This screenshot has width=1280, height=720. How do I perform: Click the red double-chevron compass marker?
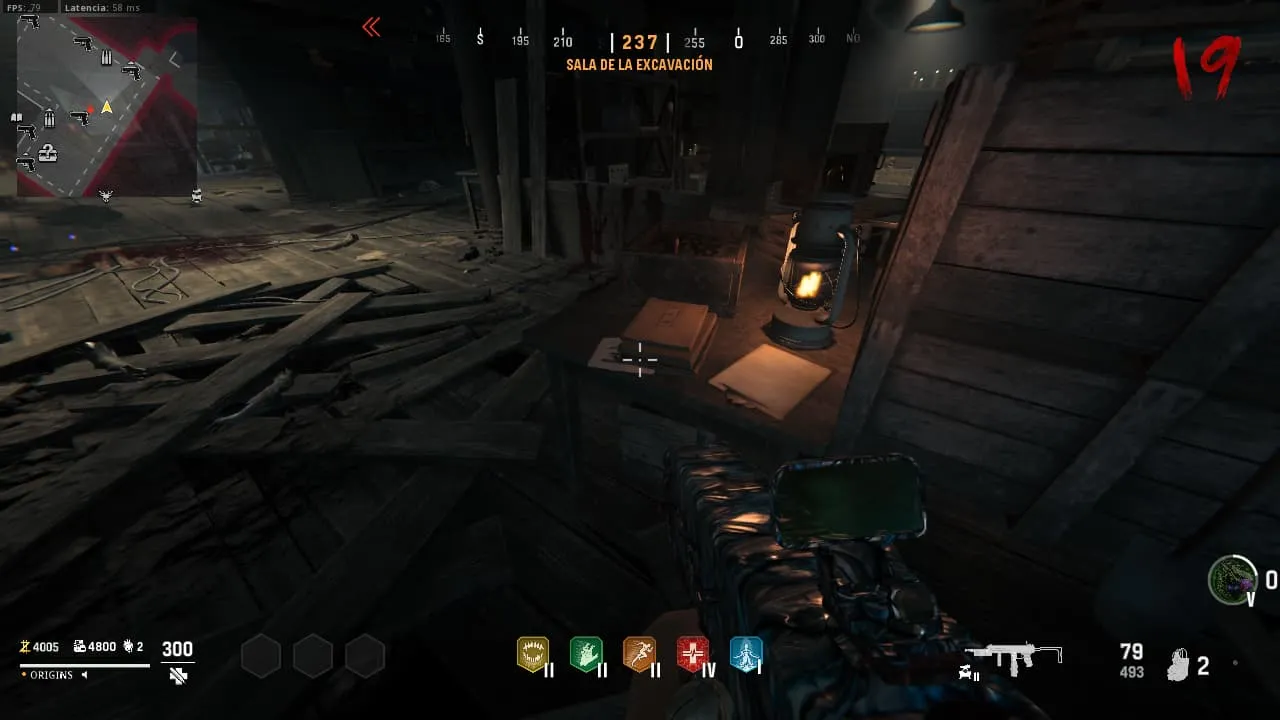371,28
